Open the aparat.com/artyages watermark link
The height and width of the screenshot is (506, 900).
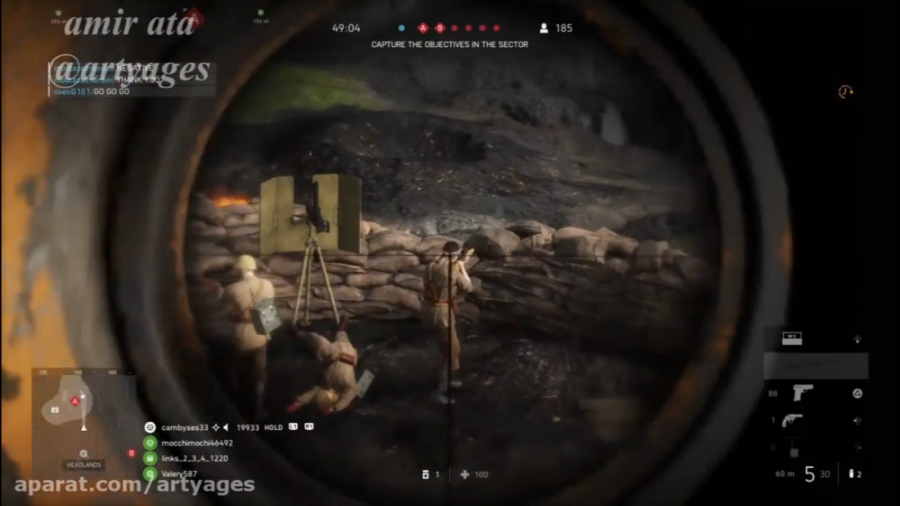134,486
